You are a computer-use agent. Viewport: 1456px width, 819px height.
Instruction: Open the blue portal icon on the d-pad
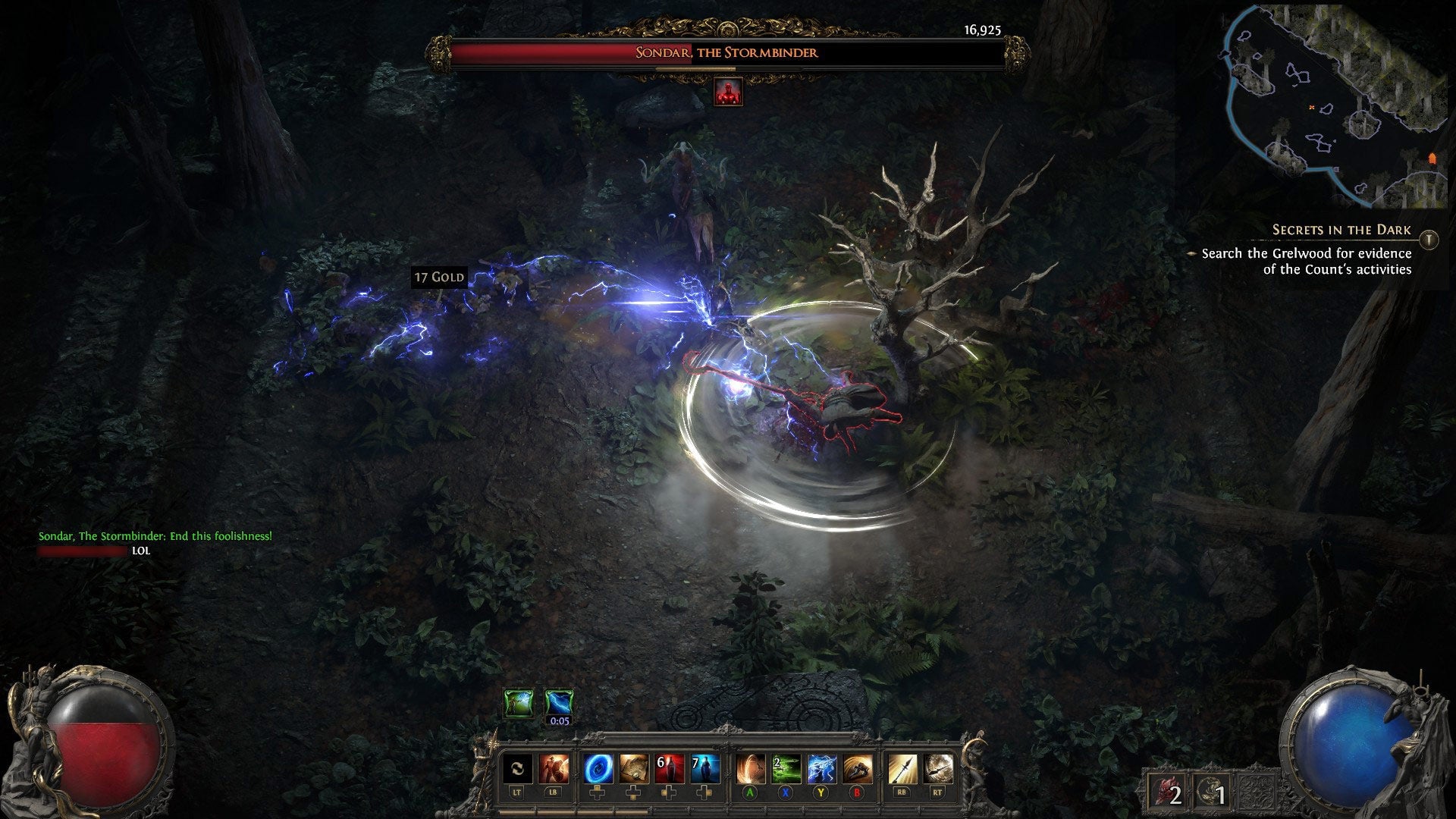pos(598,768)
